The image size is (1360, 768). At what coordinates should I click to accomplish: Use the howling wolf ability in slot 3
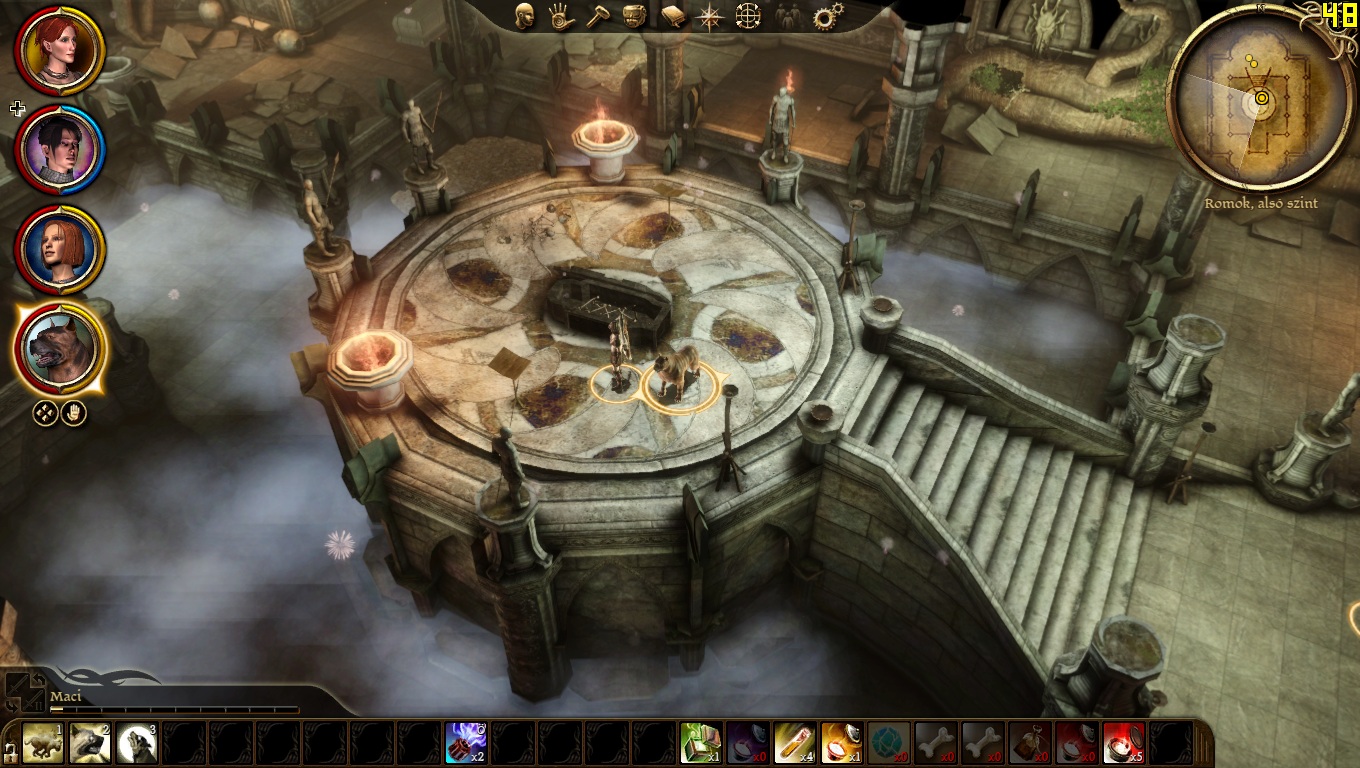[137, 743]
